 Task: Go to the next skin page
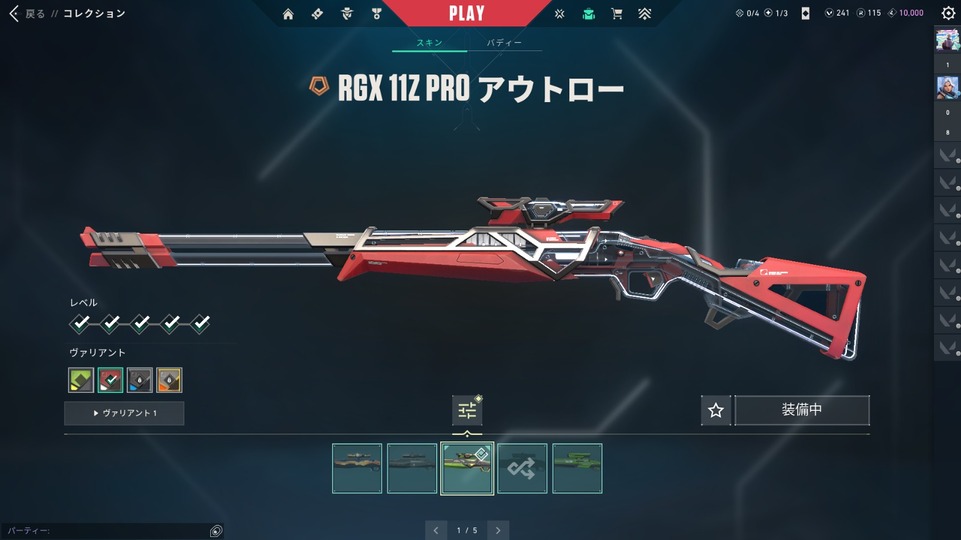click(x=498, y=530)
